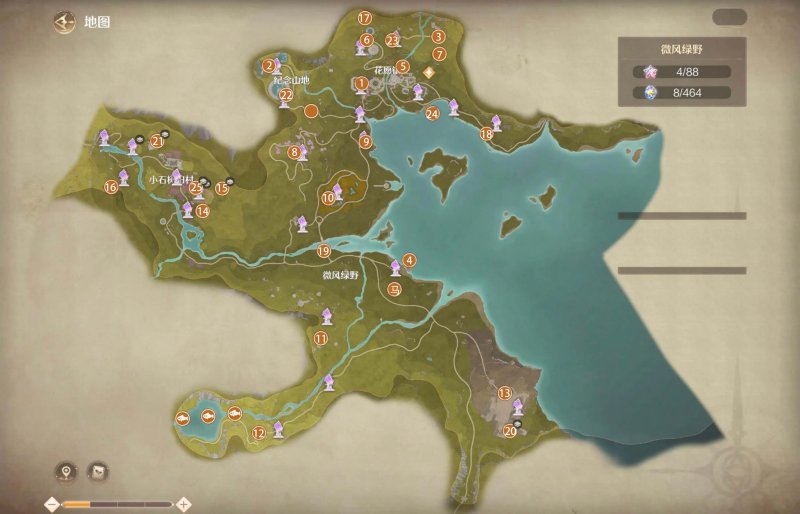Click the 8/464 collectible counter row

pyautogui.click(x=681, y=93)
